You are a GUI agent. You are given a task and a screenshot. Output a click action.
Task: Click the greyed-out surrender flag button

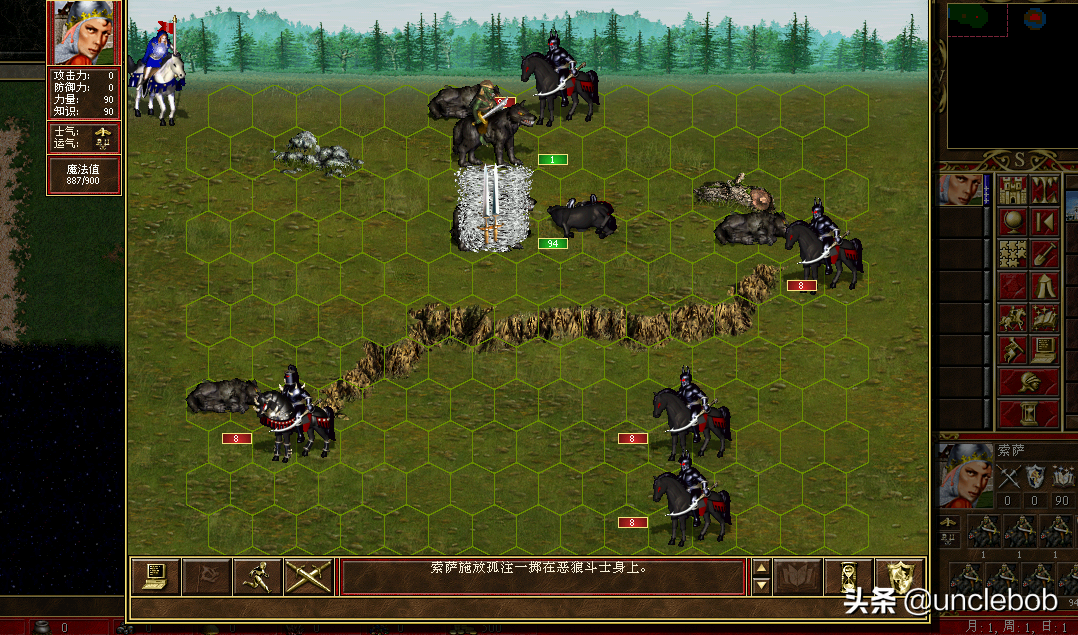[x=207, y=577]
